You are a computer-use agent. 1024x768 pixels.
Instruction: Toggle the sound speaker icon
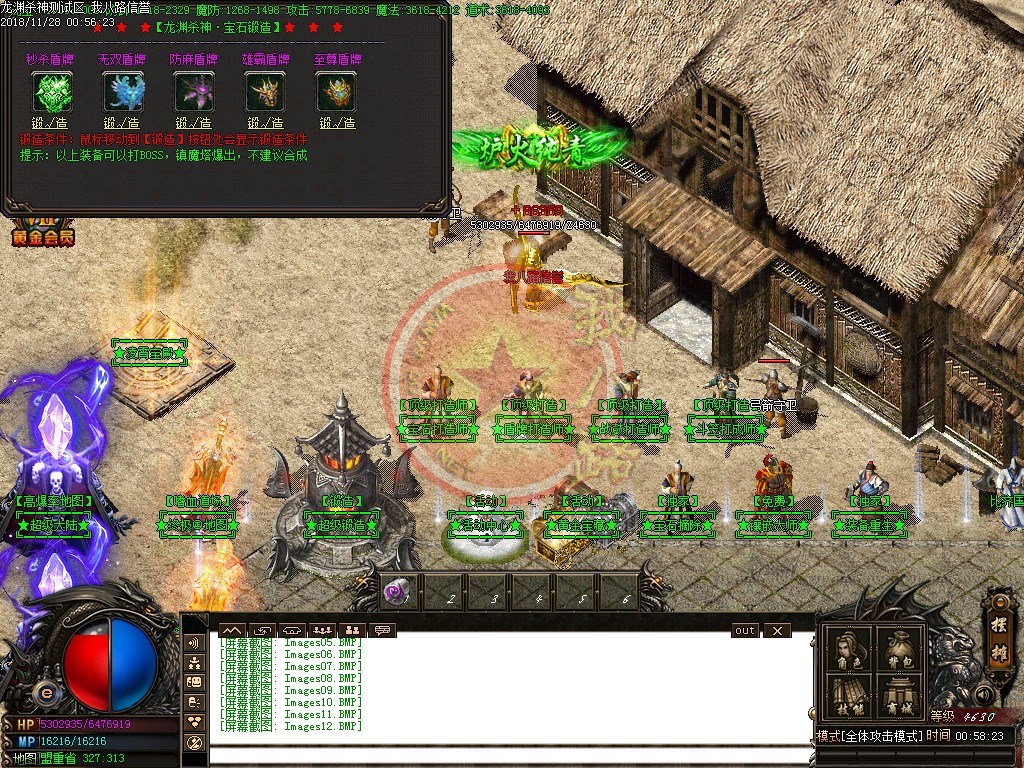[x=985, y=694]
